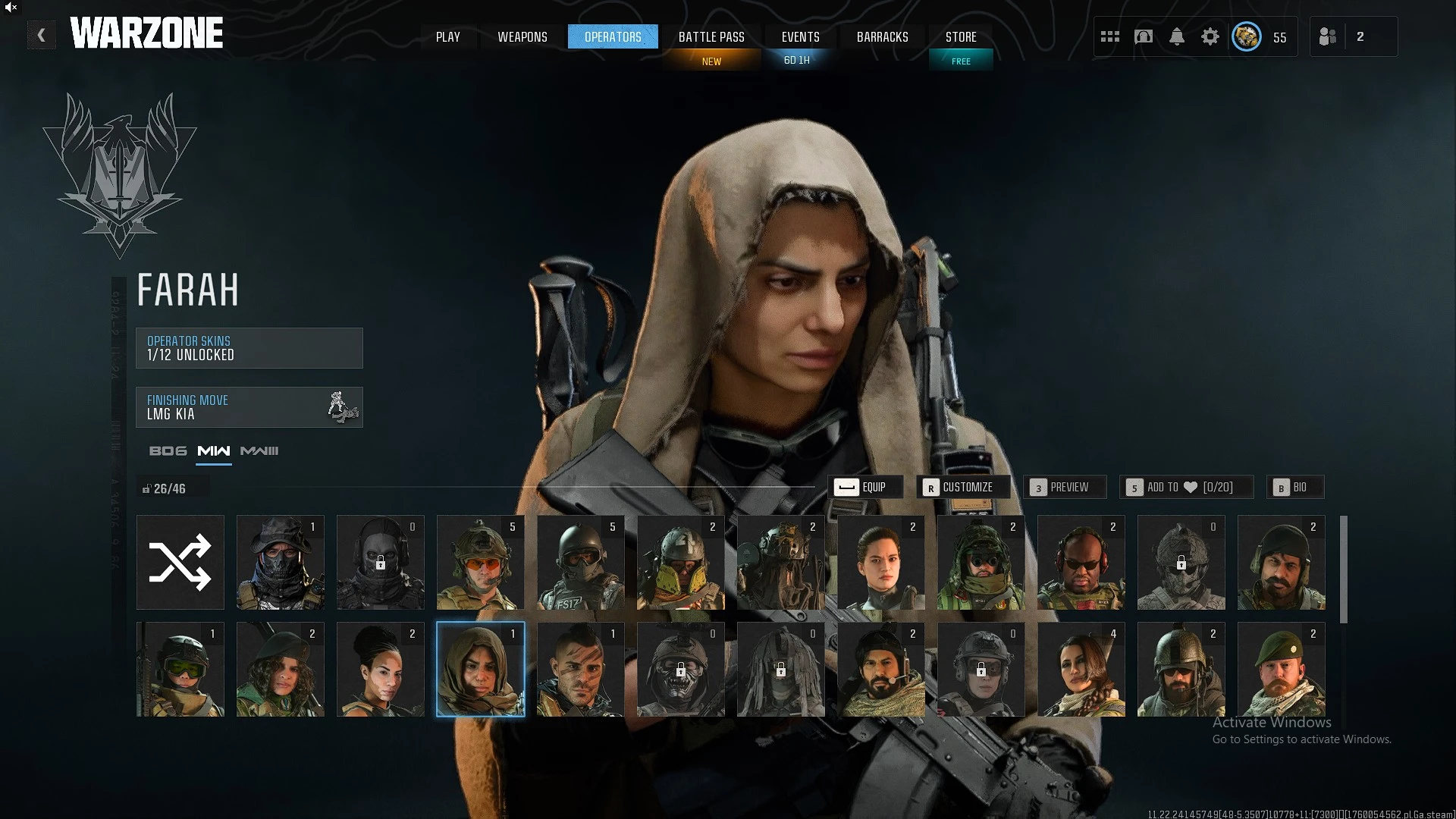Open the operator Bio

[x=1294, y=487]
